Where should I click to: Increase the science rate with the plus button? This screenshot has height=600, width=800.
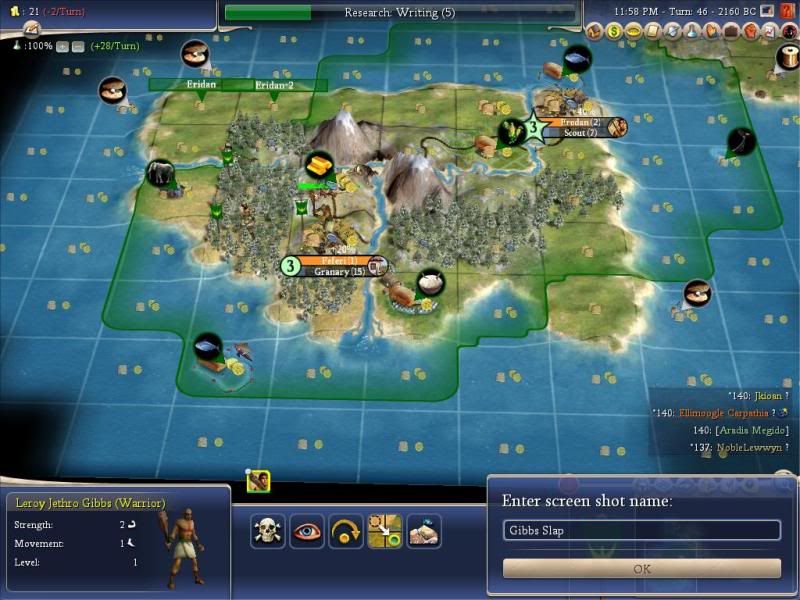click(62, 46)
